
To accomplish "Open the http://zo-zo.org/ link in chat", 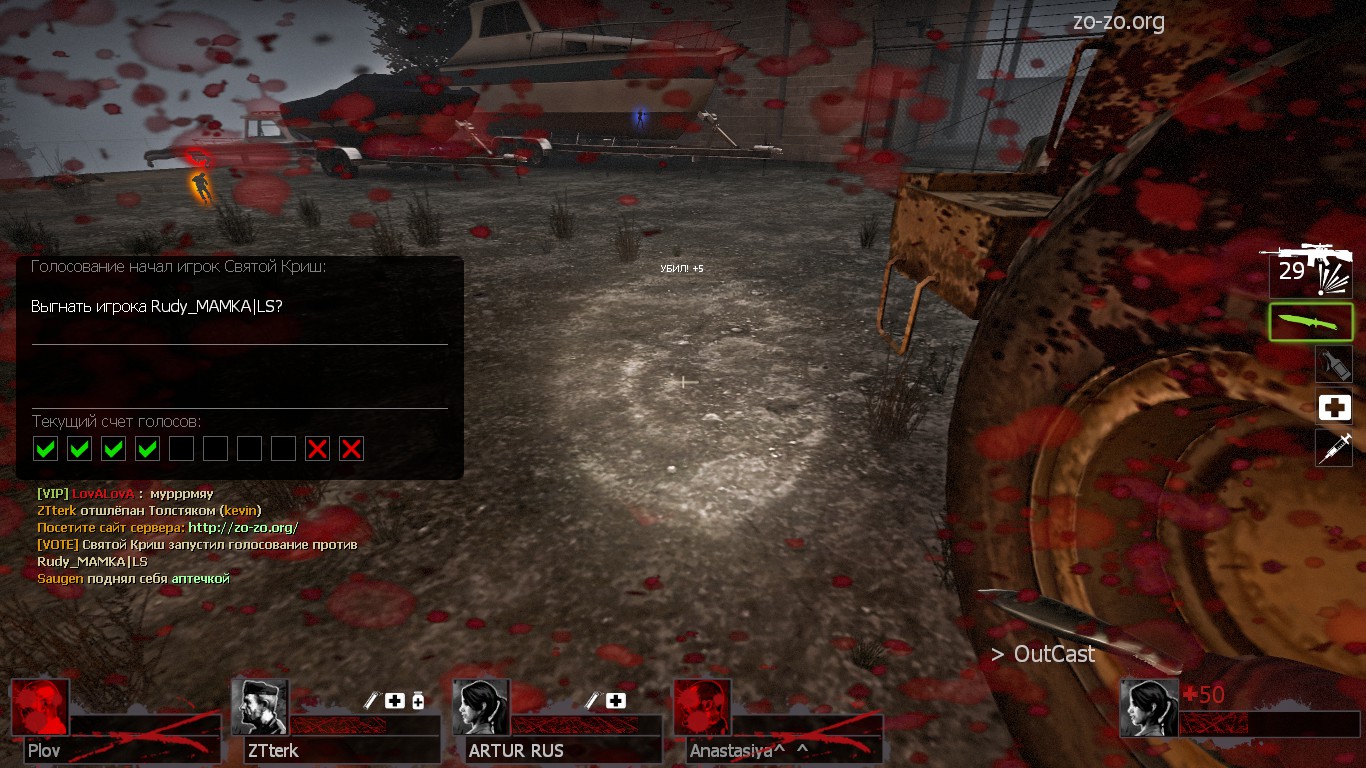I will [x=243, y=527].
